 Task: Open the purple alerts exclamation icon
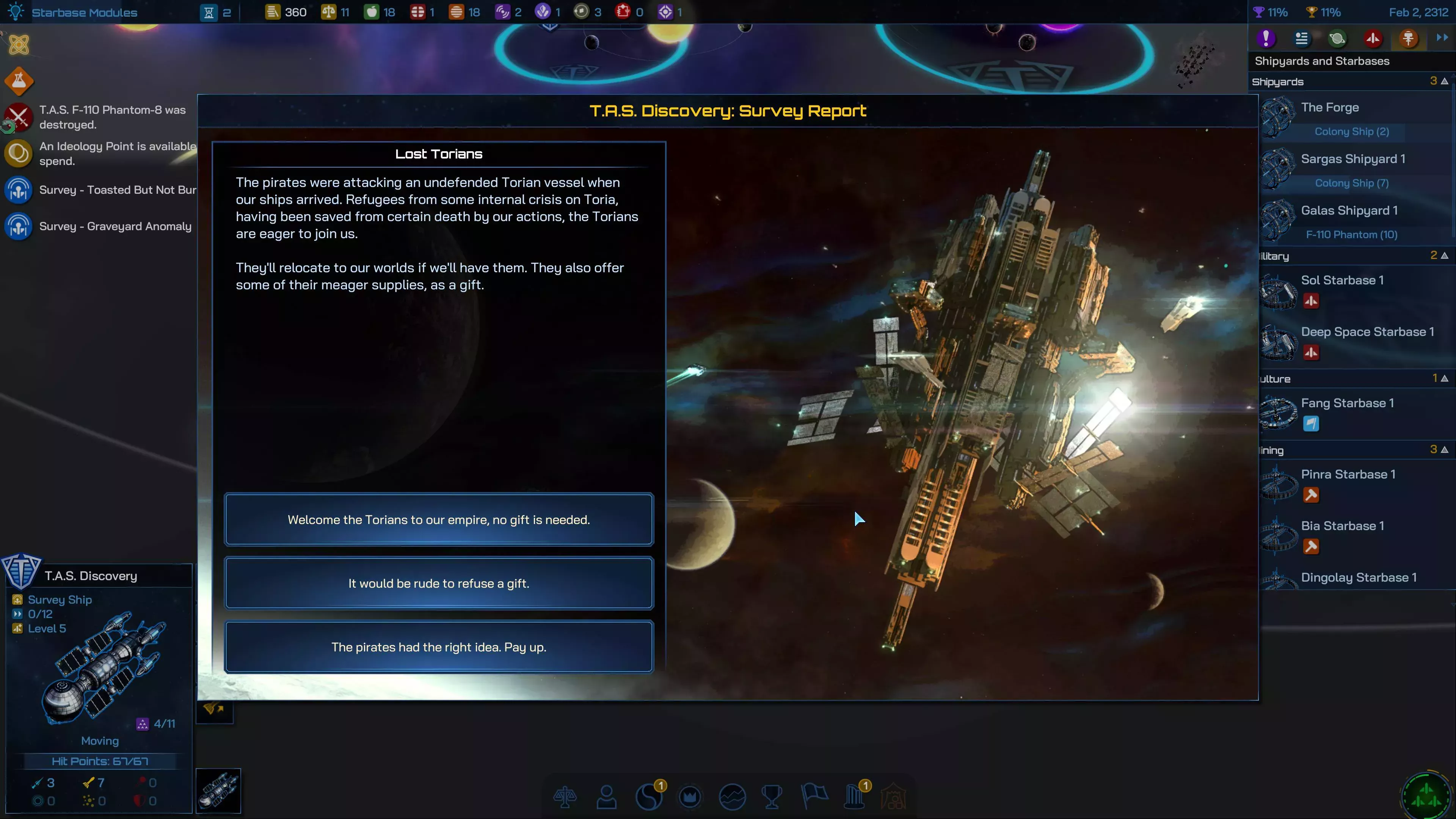[1266, 38]
